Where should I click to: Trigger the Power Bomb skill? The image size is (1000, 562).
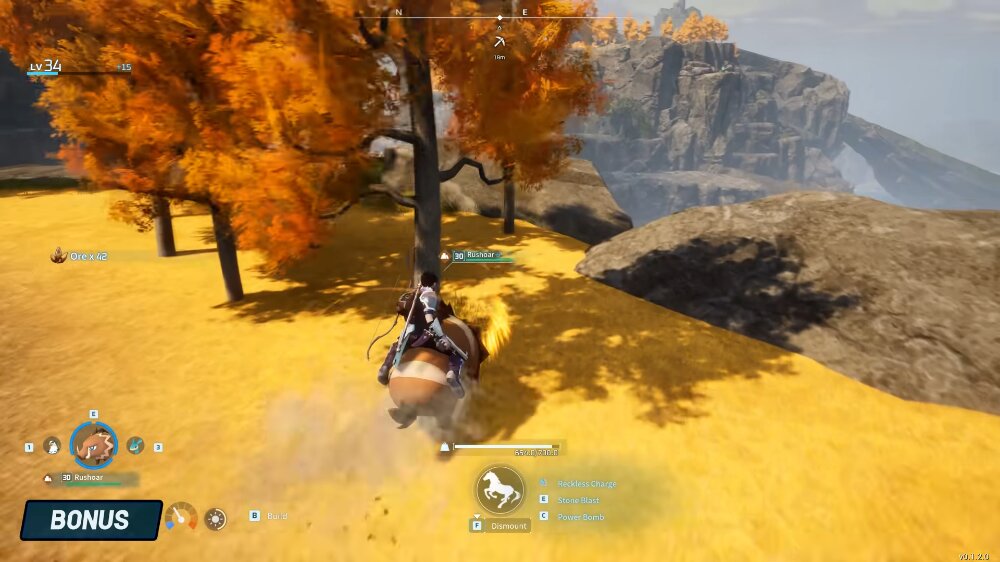click(x=580, y=517)
